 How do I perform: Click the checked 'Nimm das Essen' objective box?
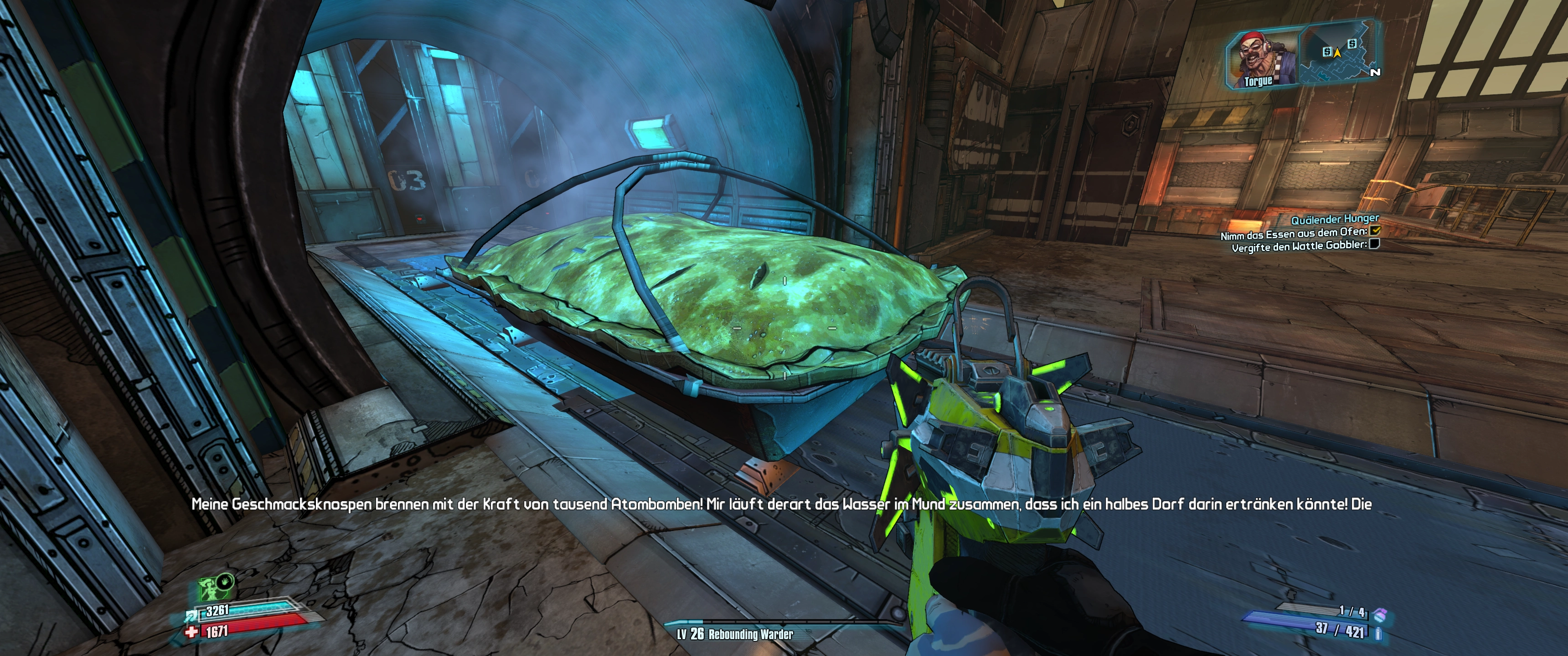point(1374,231)
